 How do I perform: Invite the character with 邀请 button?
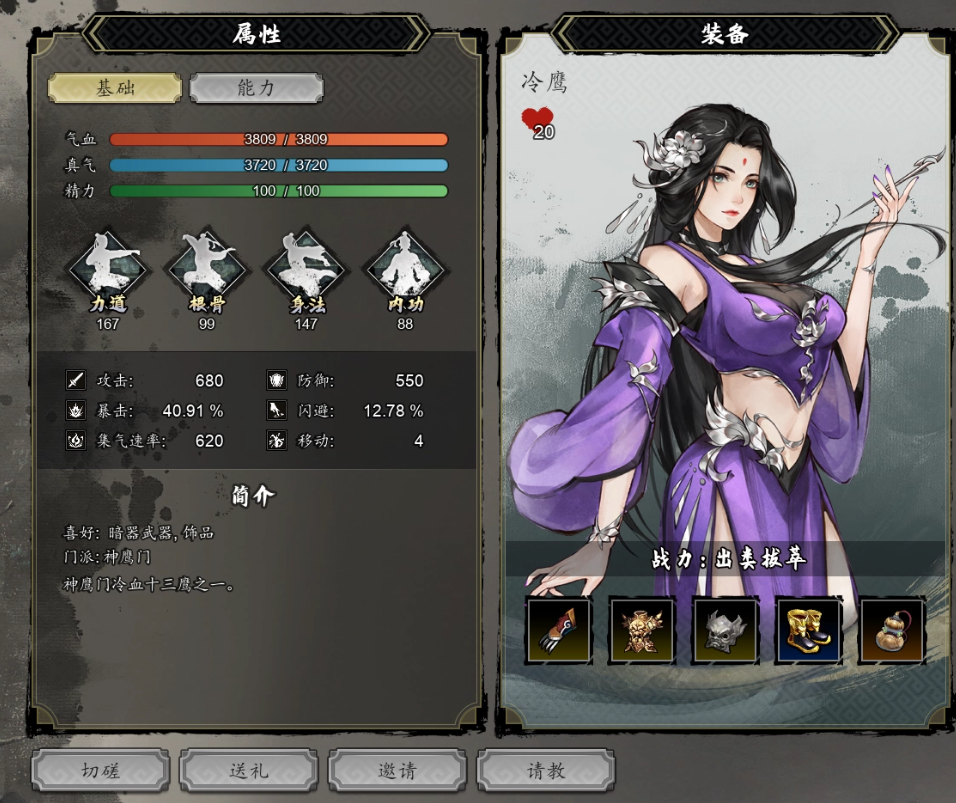click(397, 771)
